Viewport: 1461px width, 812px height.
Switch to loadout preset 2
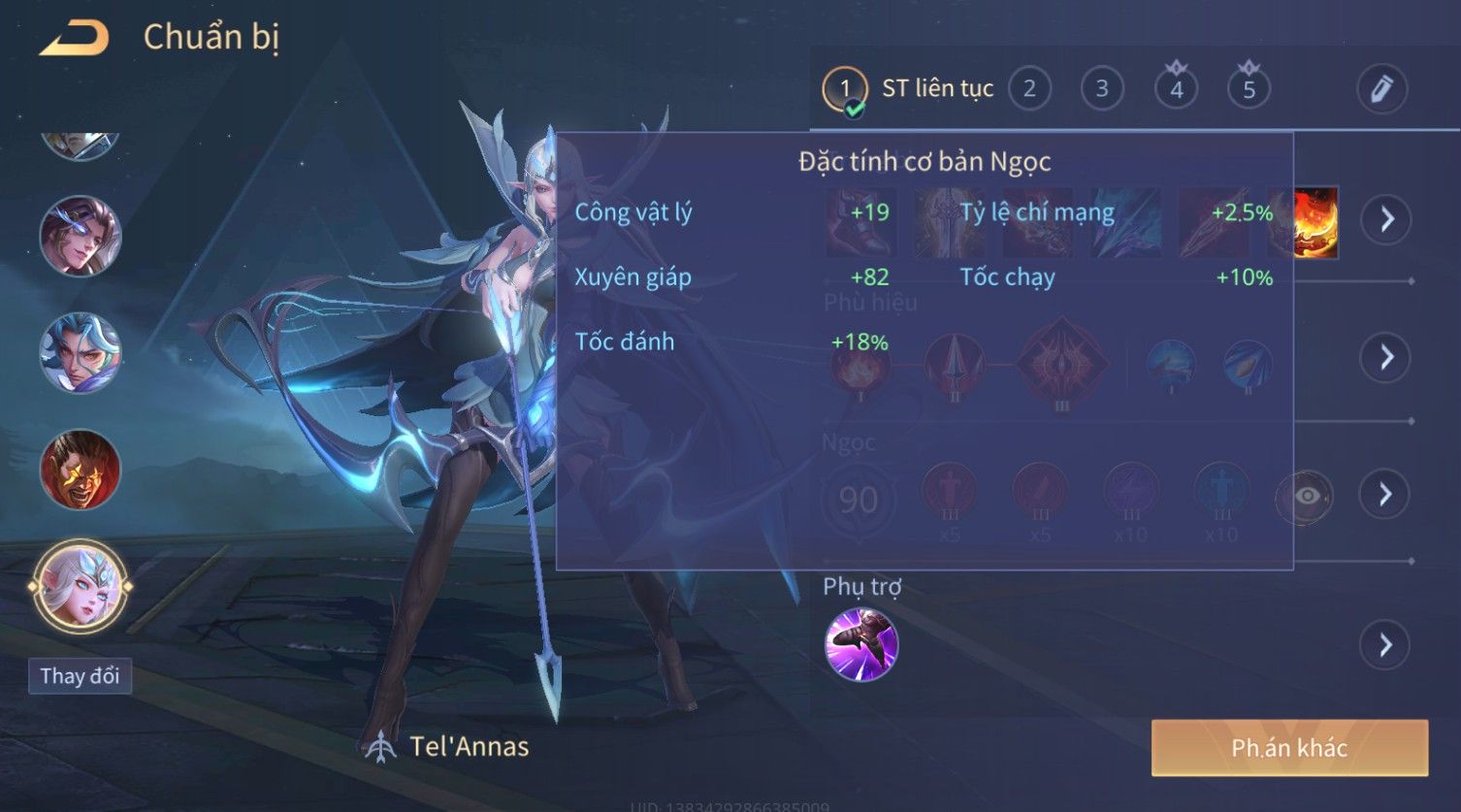[1029, 89]
